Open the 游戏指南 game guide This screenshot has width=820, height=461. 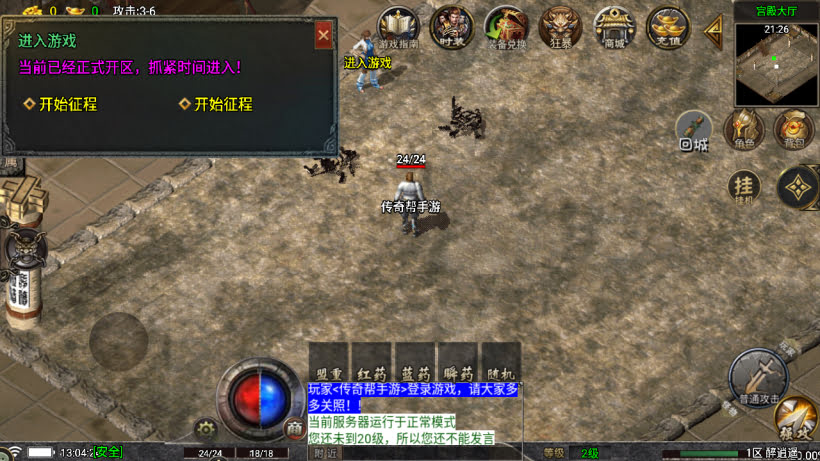(x=400, y=26)
